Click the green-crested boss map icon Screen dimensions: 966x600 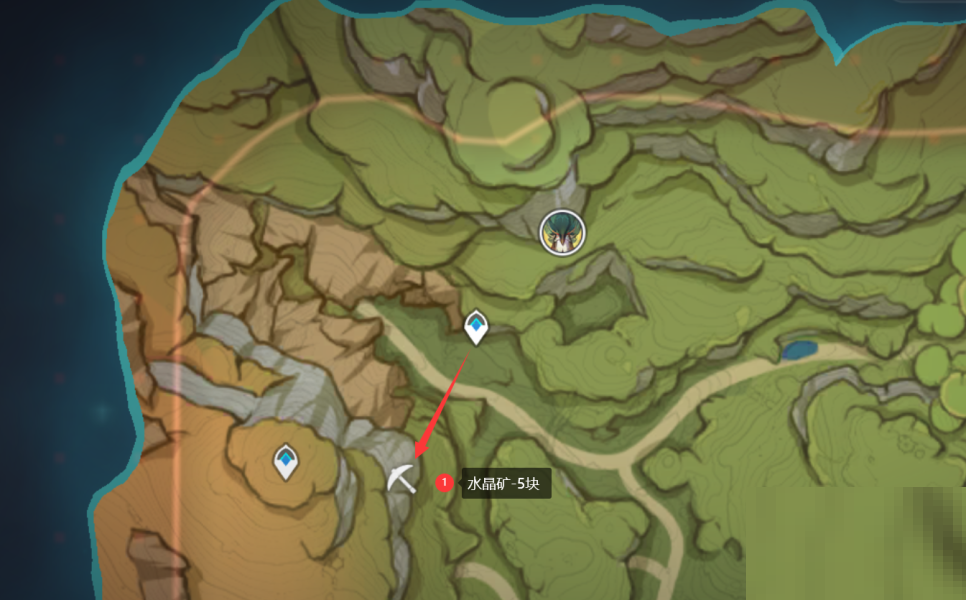[561, 233]
